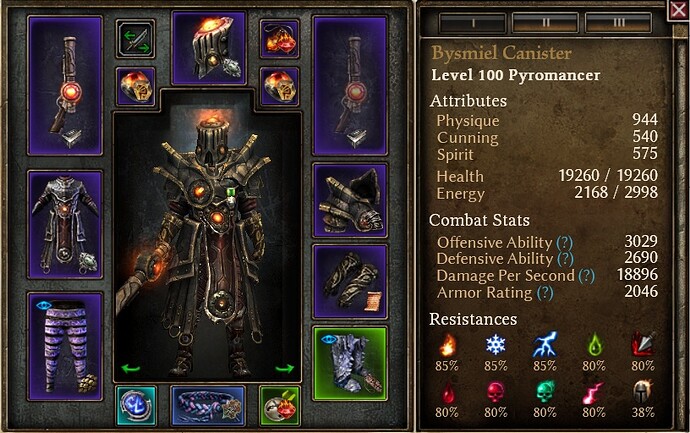Select the gun slot above the chest armor

65,85
